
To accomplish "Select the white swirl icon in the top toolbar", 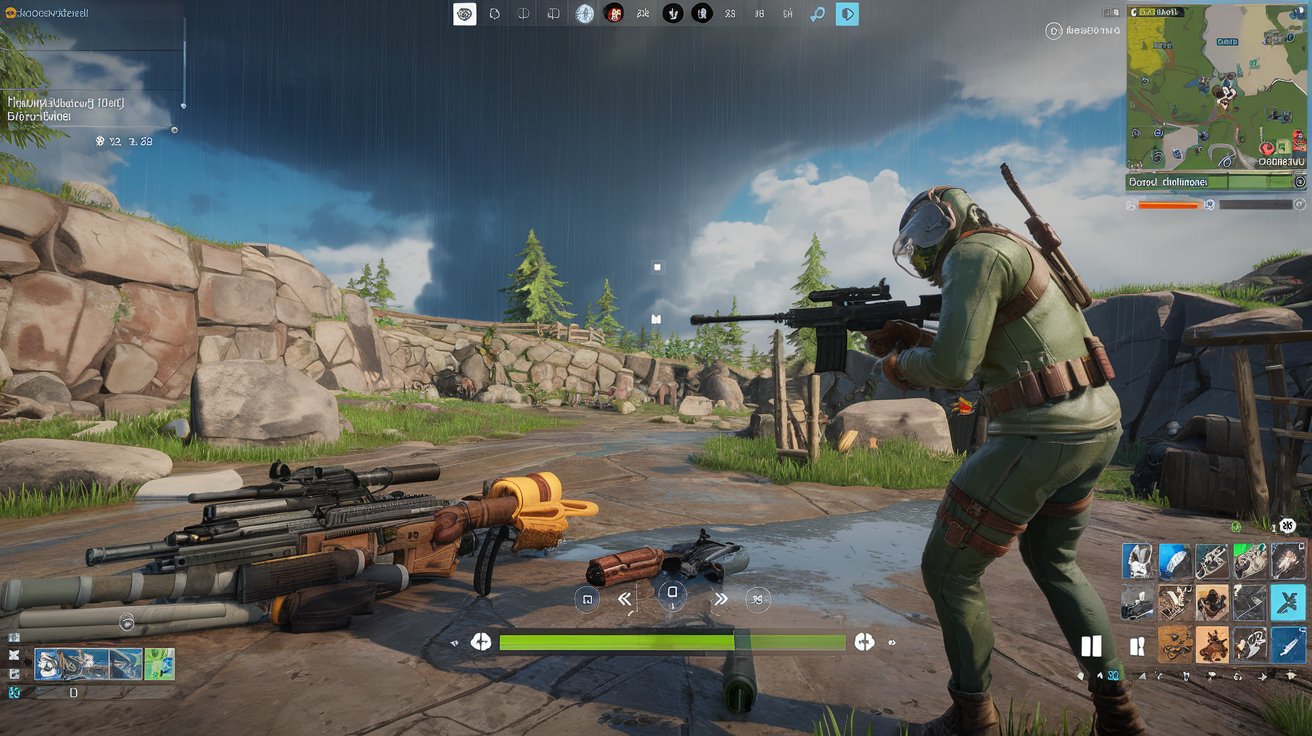I will tap(464, 14).
